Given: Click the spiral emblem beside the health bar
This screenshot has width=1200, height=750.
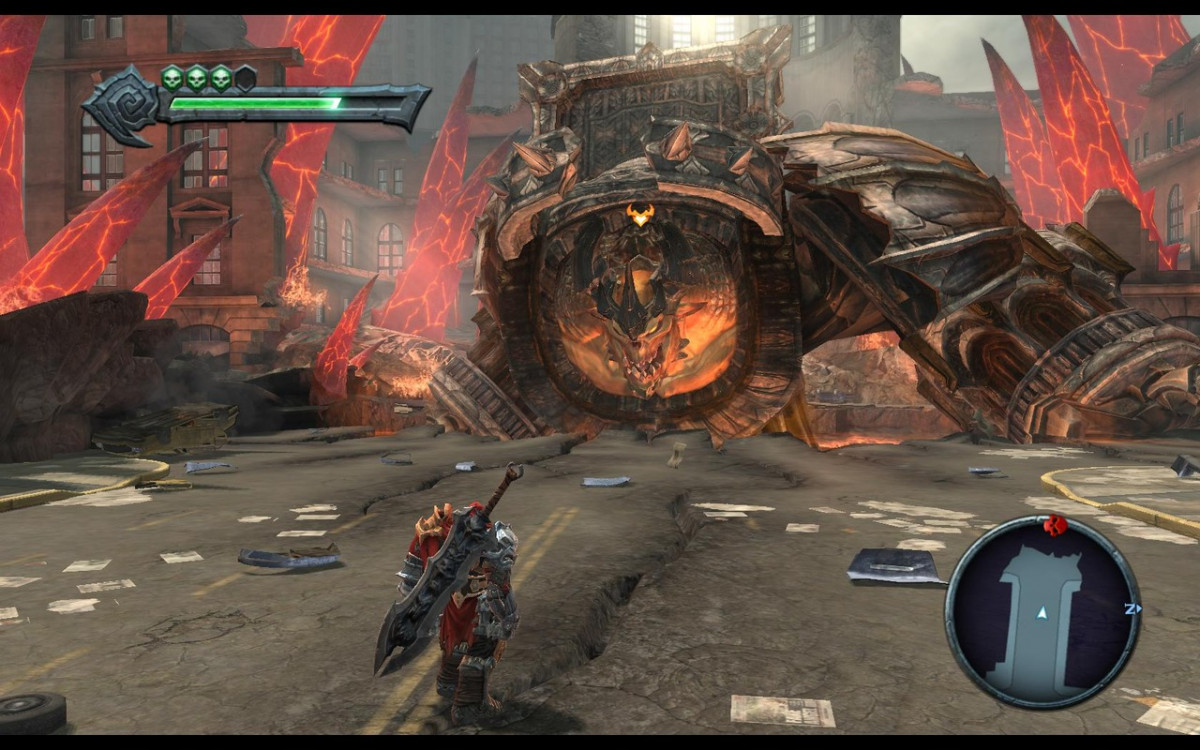Looking at the screenshot, I should (x=125, y=106).
